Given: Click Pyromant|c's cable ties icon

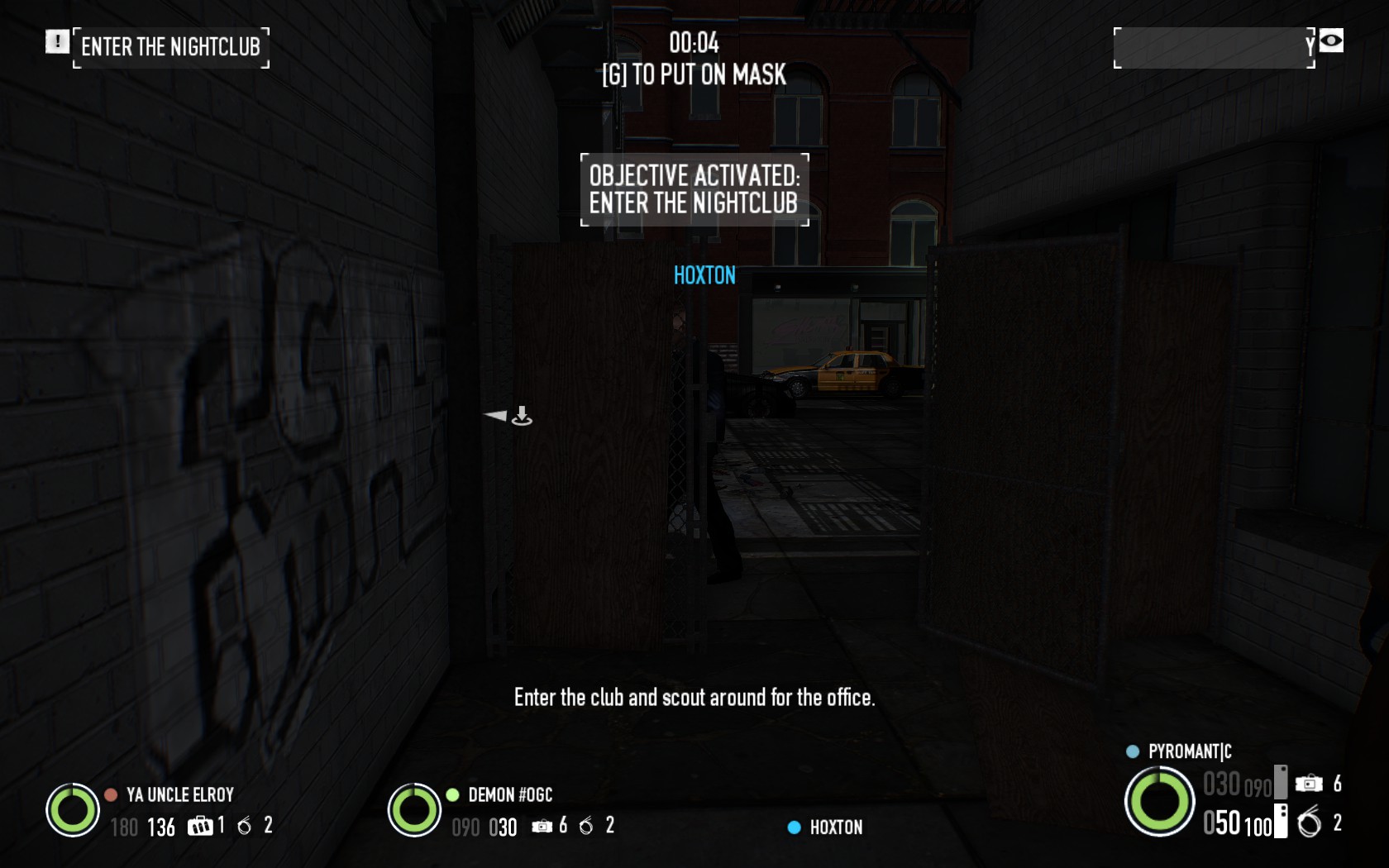Looking at the screenshot, I should 1310,823.
